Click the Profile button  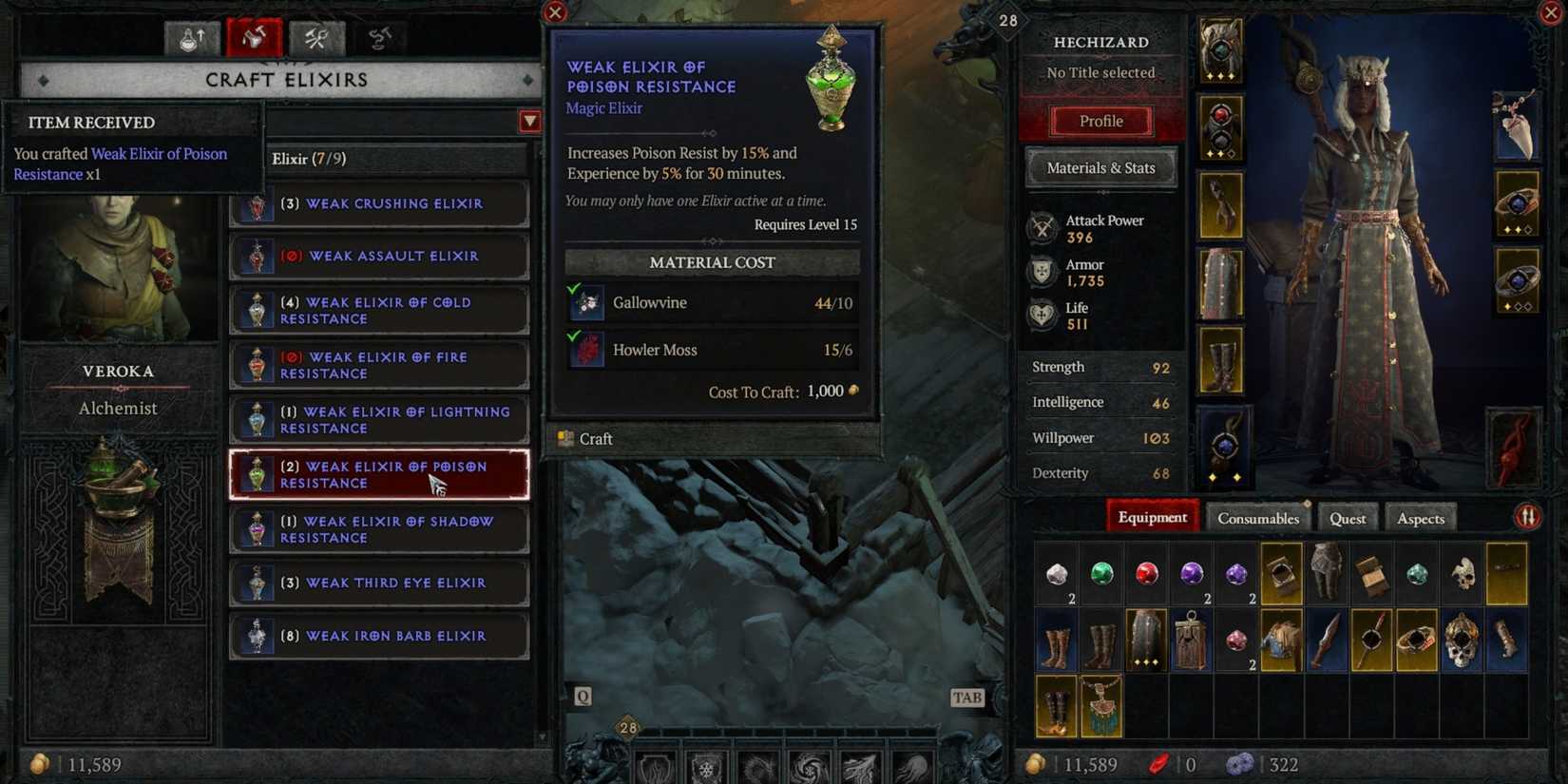[x=1100, y=121]
